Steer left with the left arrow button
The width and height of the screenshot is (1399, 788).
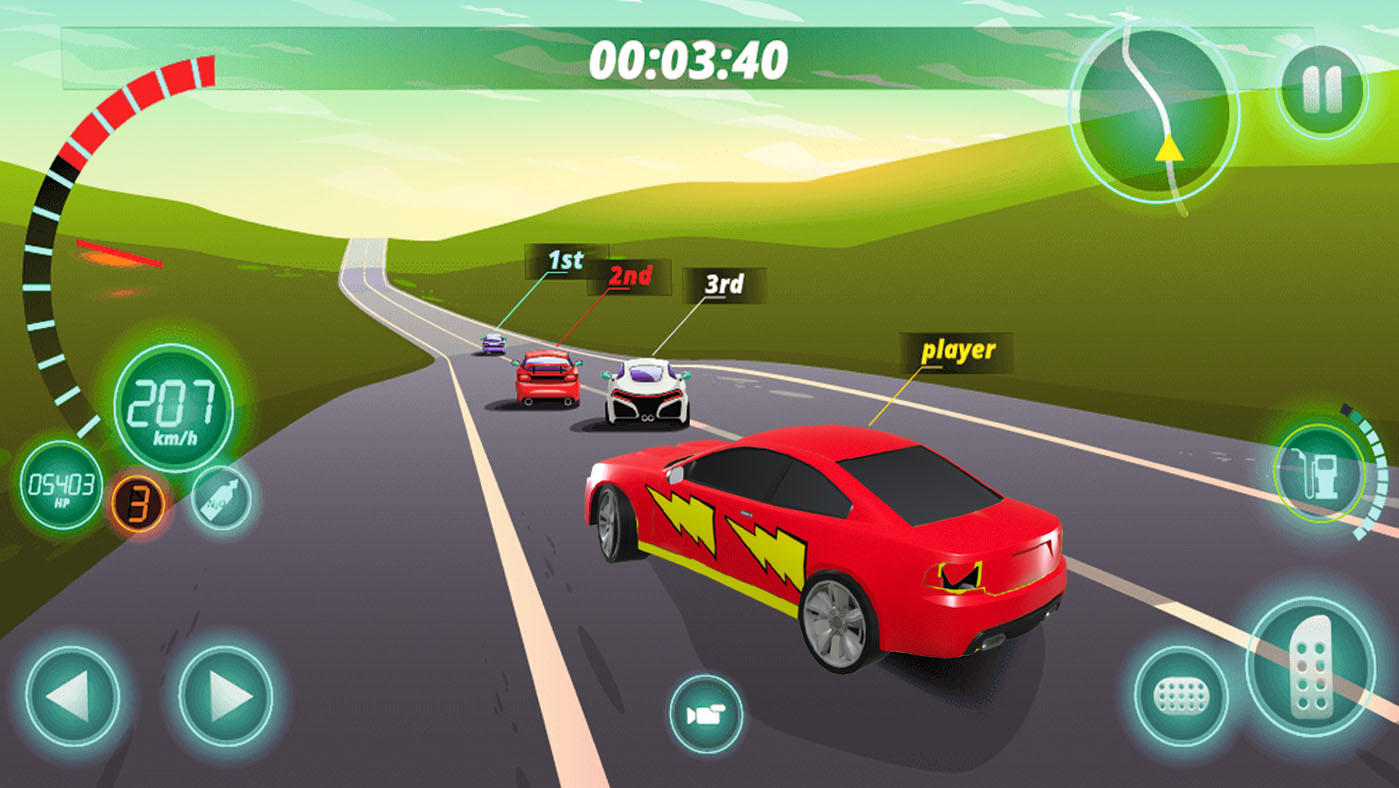pyautogui.click(x=72, y=696)
